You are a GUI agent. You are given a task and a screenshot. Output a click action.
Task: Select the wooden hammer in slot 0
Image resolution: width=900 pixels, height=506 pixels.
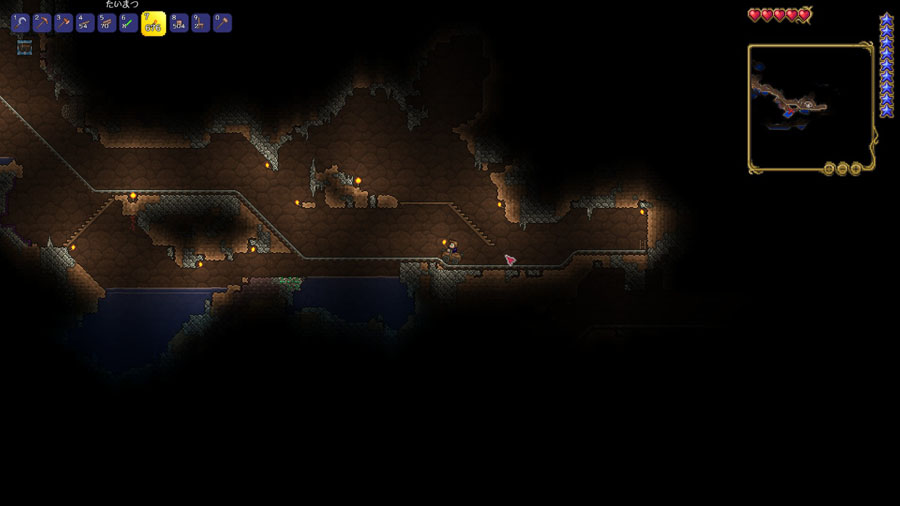tap(222, 23)
